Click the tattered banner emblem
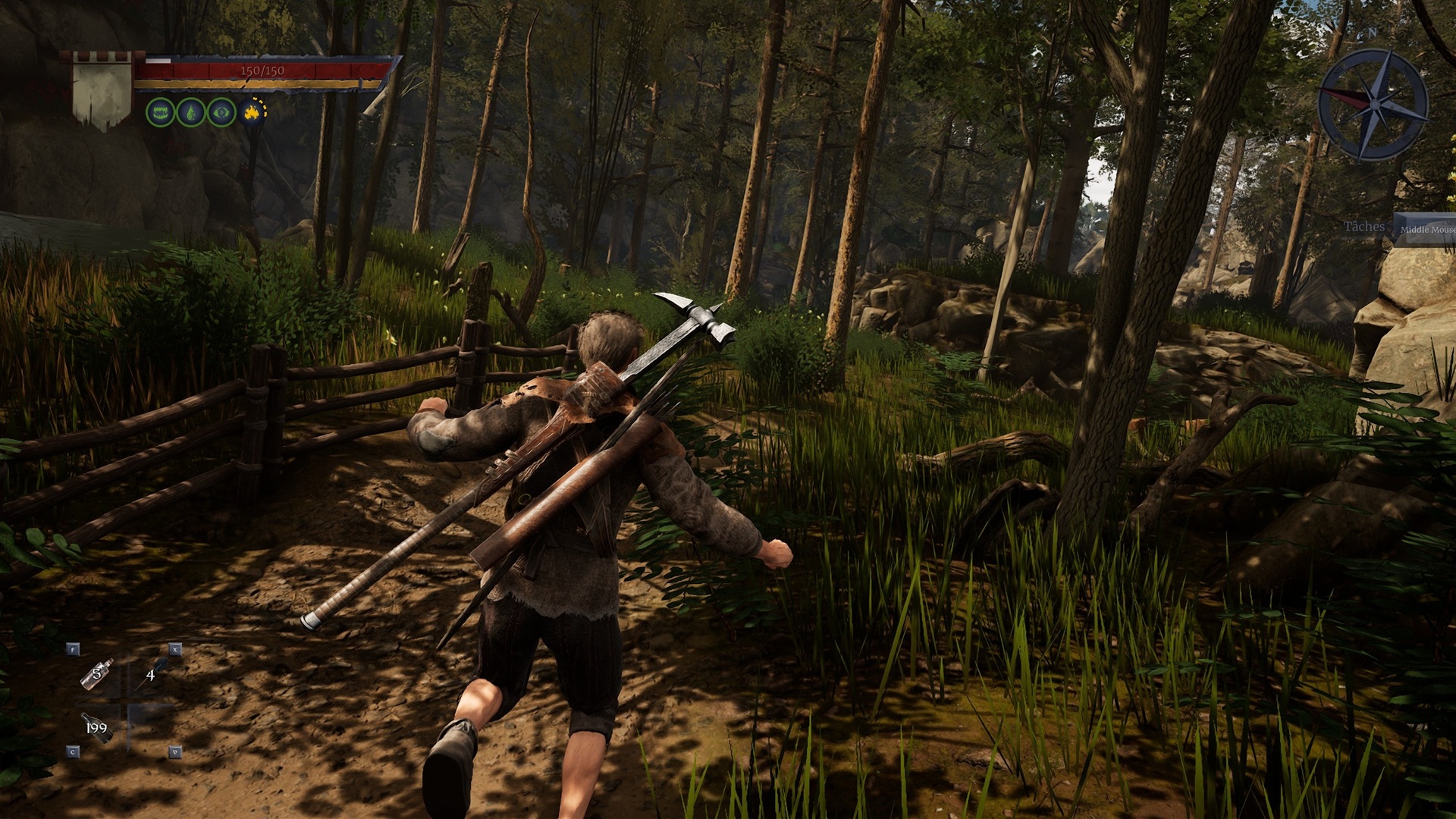The width and height of the screenshot is (1456, 819). point(102,91)
